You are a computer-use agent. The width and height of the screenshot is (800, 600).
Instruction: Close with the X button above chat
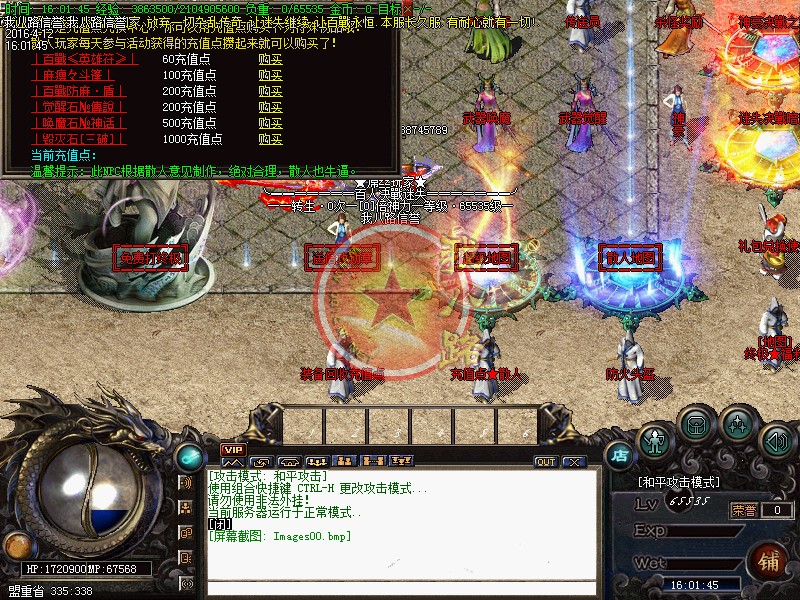[573, 462]
